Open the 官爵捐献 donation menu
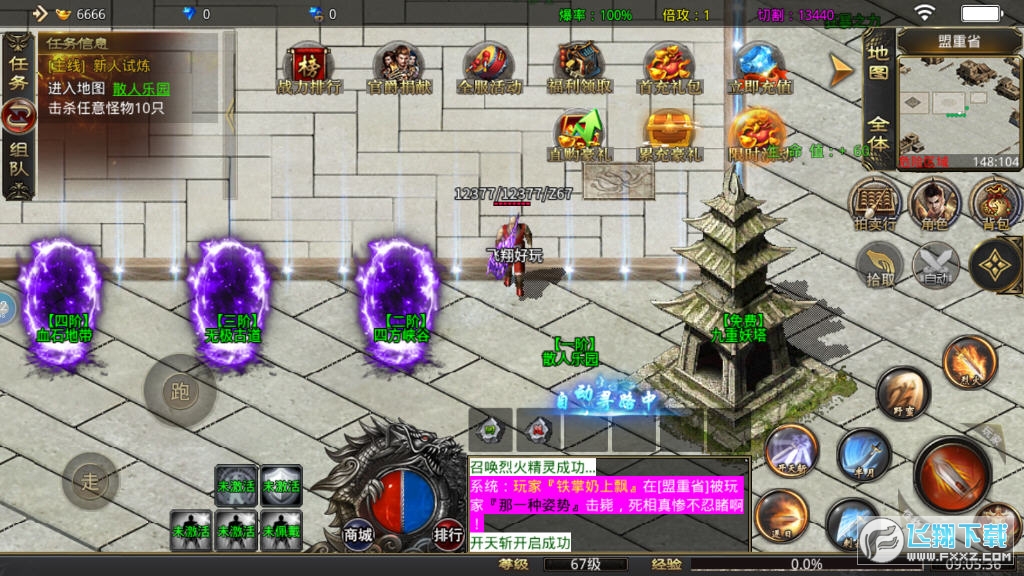The height and width of the screenshot is (576, 1024). 399,68
